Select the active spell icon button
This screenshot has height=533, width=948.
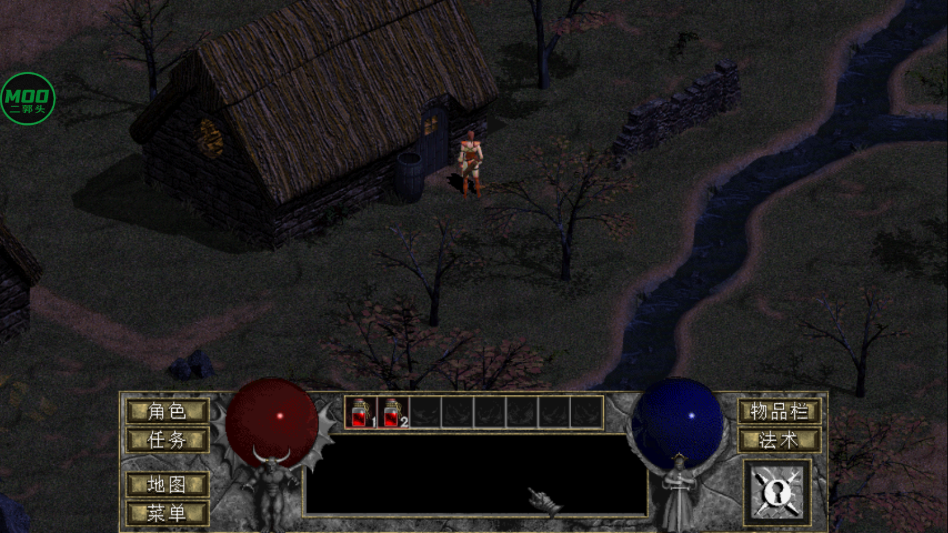[x=777, y=492]
